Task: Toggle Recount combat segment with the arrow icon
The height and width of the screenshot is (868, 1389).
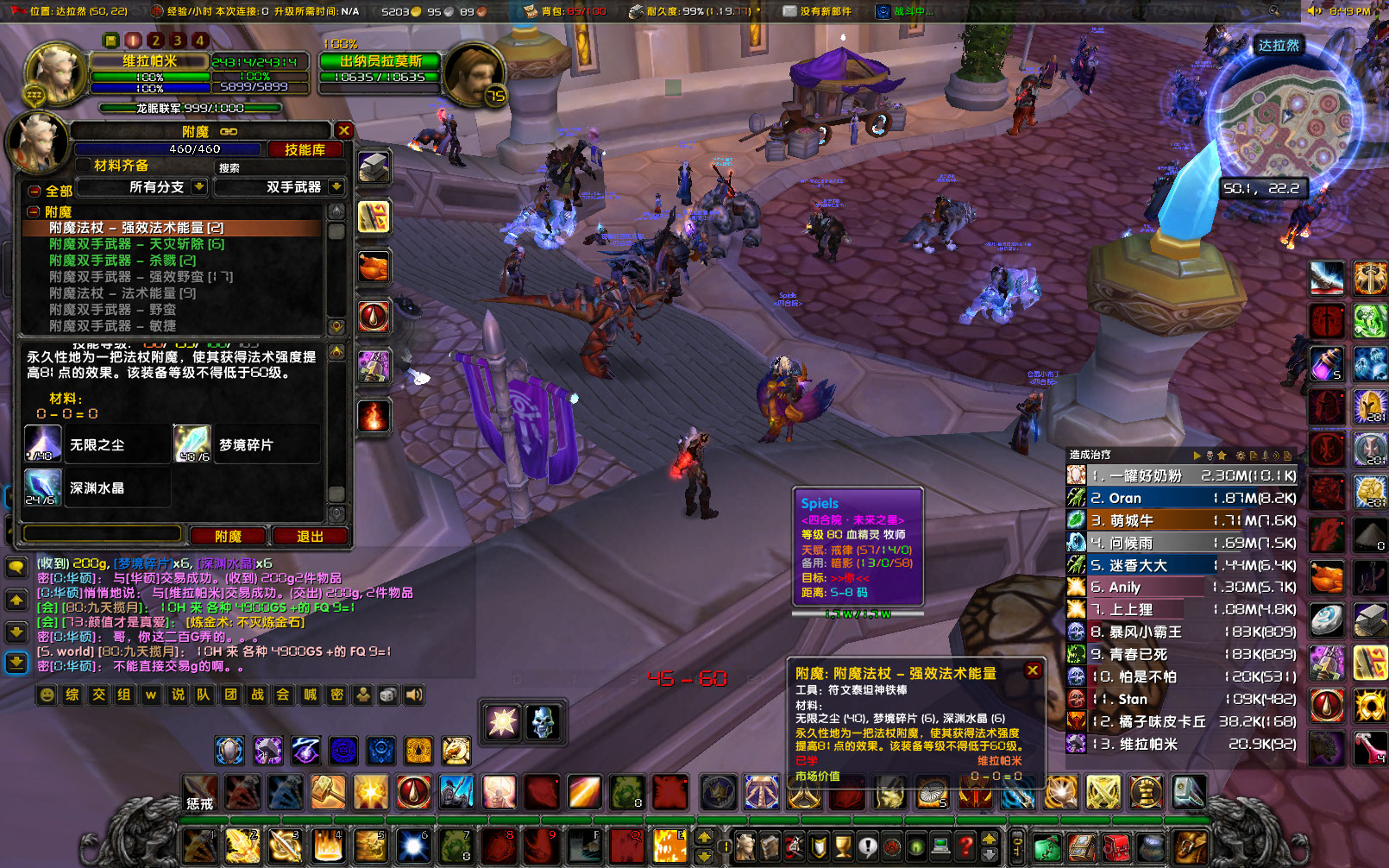Action: click(1197, 456)
